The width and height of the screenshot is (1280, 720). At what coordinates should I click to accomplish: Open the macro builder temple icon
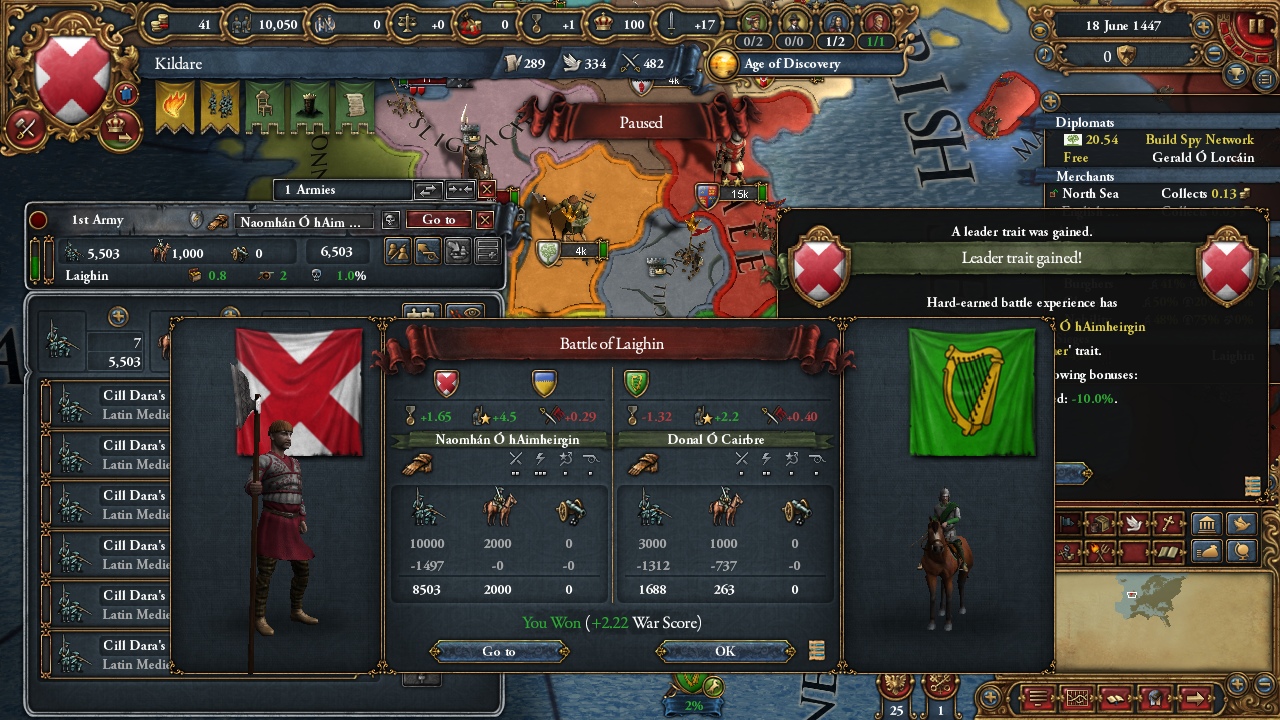click(x=1206, y=521)
